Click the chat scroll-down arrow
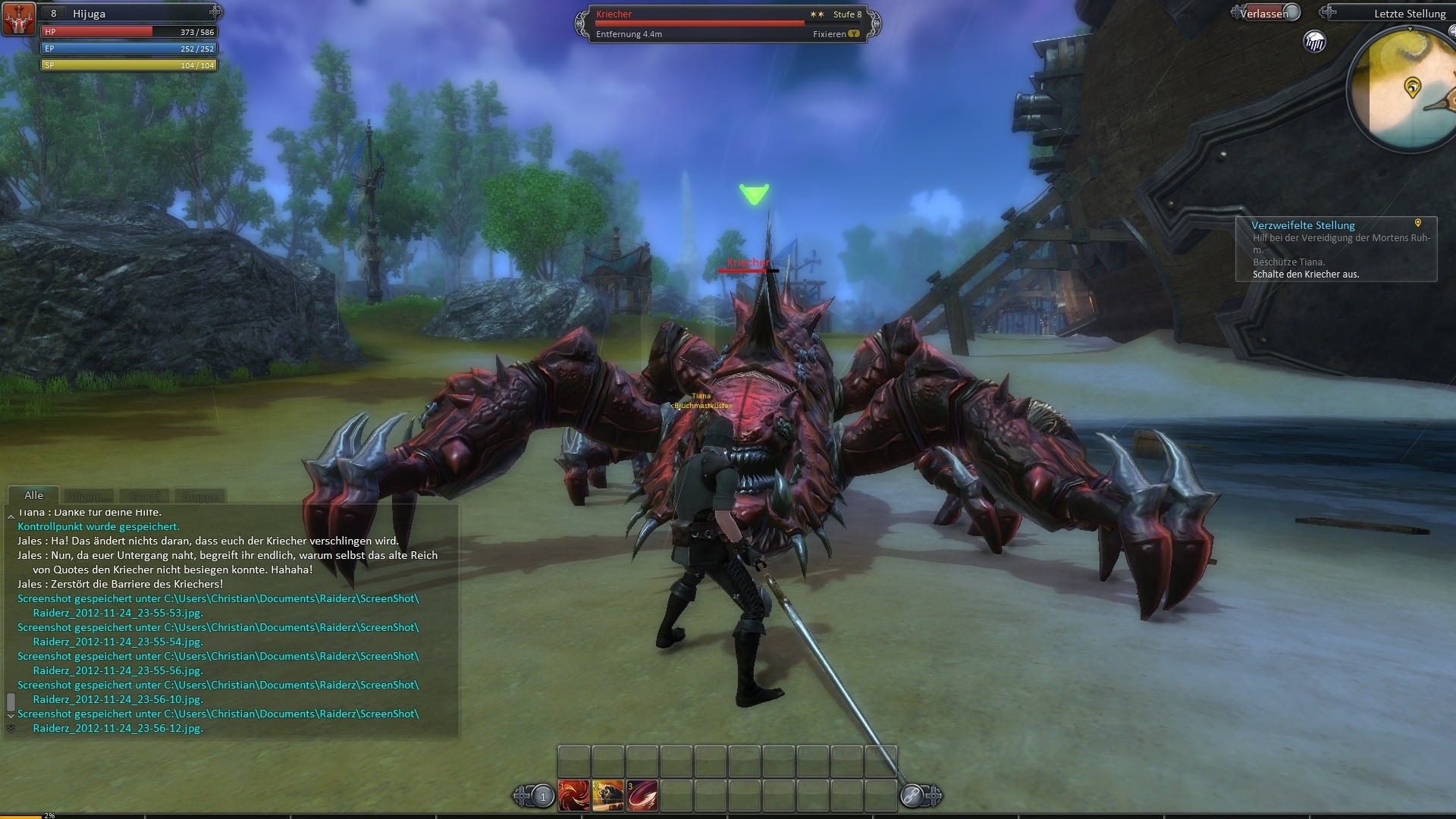This screenshot has width=1456, height=819. (11, 715)
